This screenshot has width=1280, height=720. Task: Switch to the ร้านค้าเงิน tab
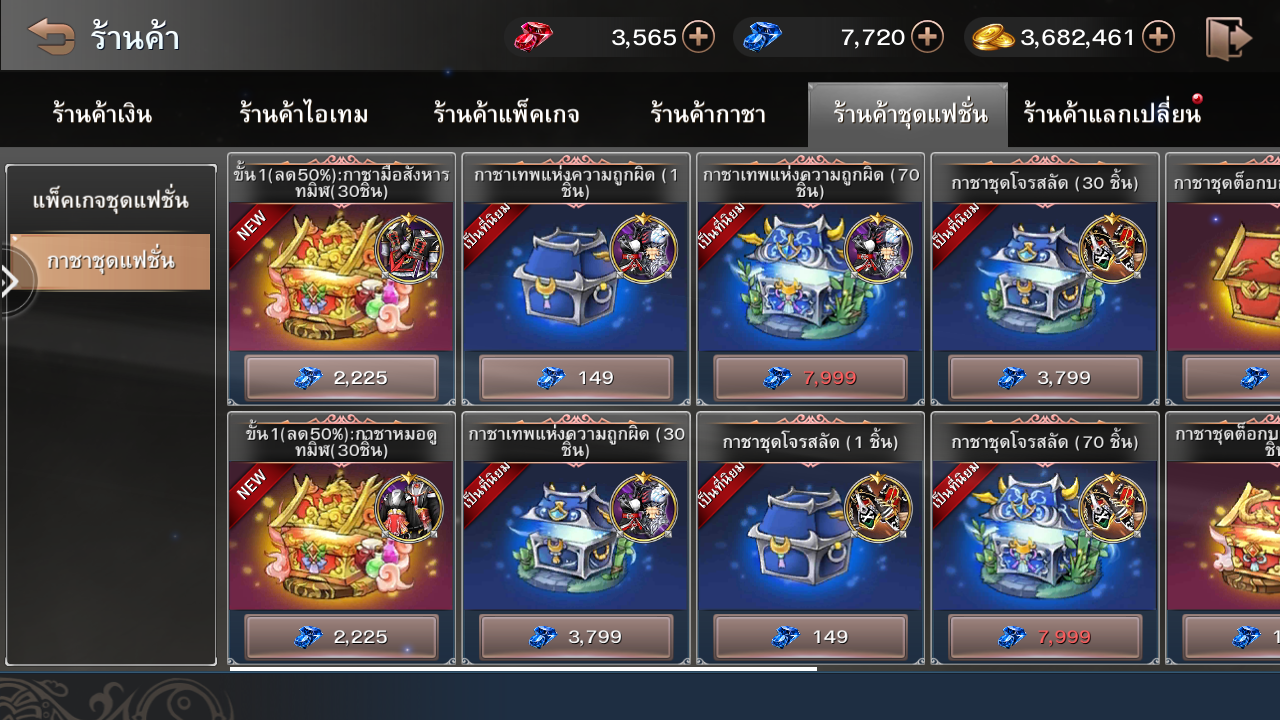(x=102, y=115)
